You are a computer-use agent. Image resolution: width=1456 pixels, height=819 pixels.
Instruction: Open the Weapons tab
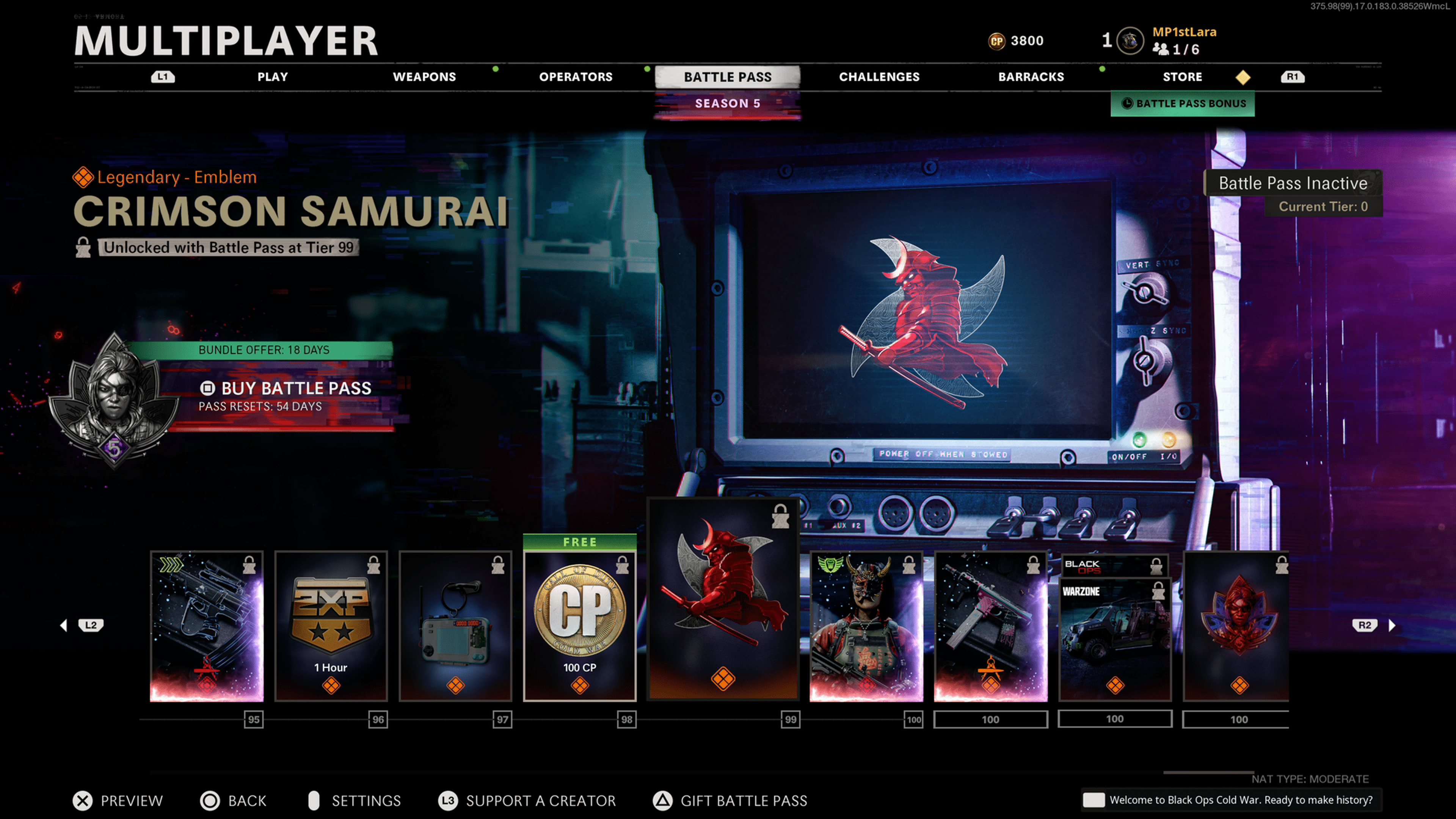[424, 77]
